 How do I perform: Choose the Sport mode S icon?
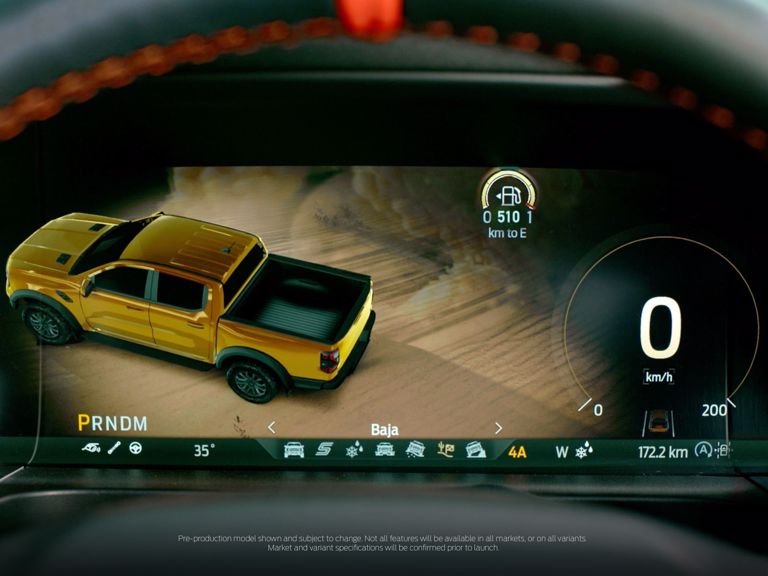click(324, 450)
